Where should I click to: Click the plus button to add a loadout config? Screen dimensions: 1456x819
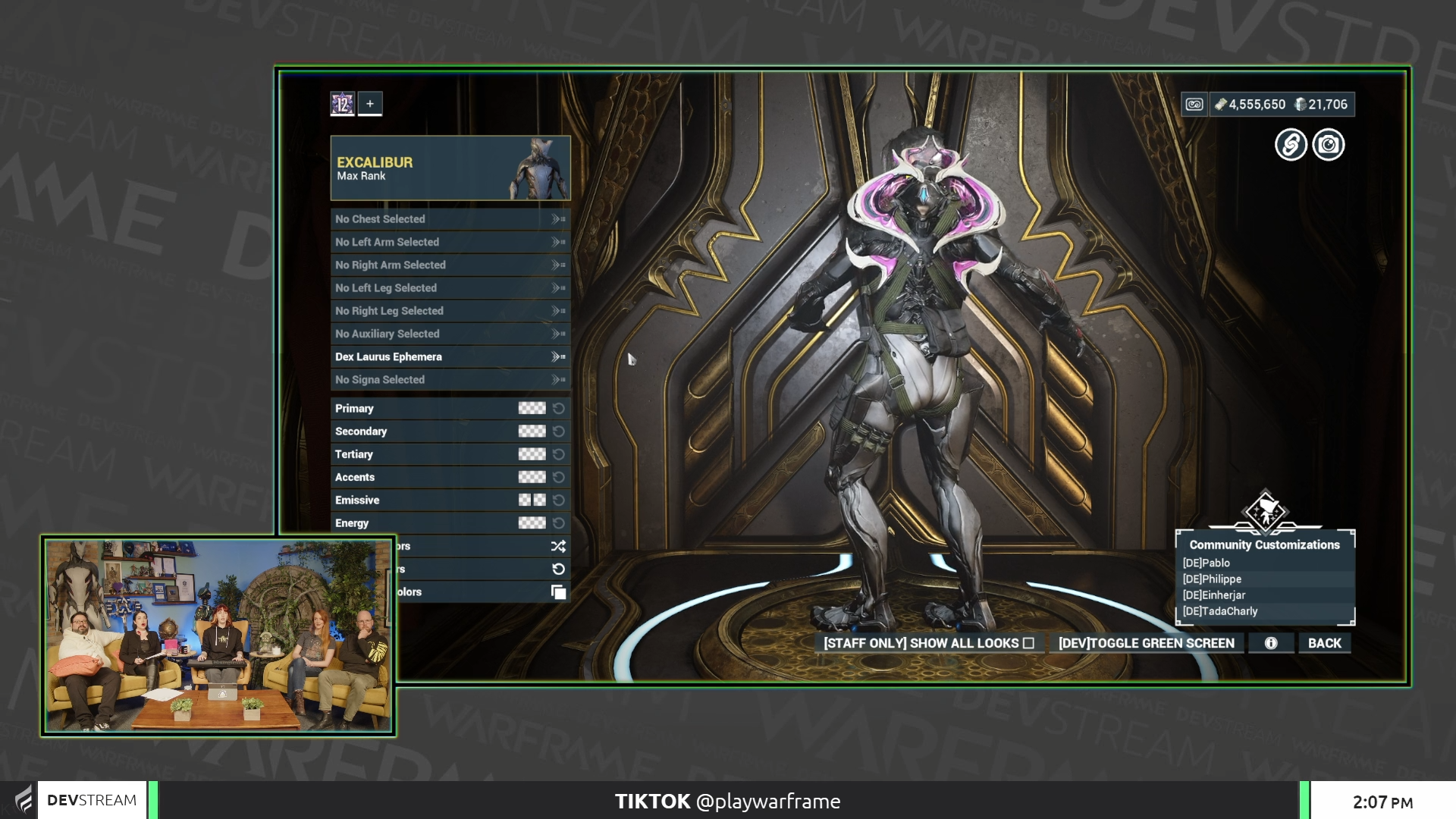pyautogui.click(x=369, y=104)
